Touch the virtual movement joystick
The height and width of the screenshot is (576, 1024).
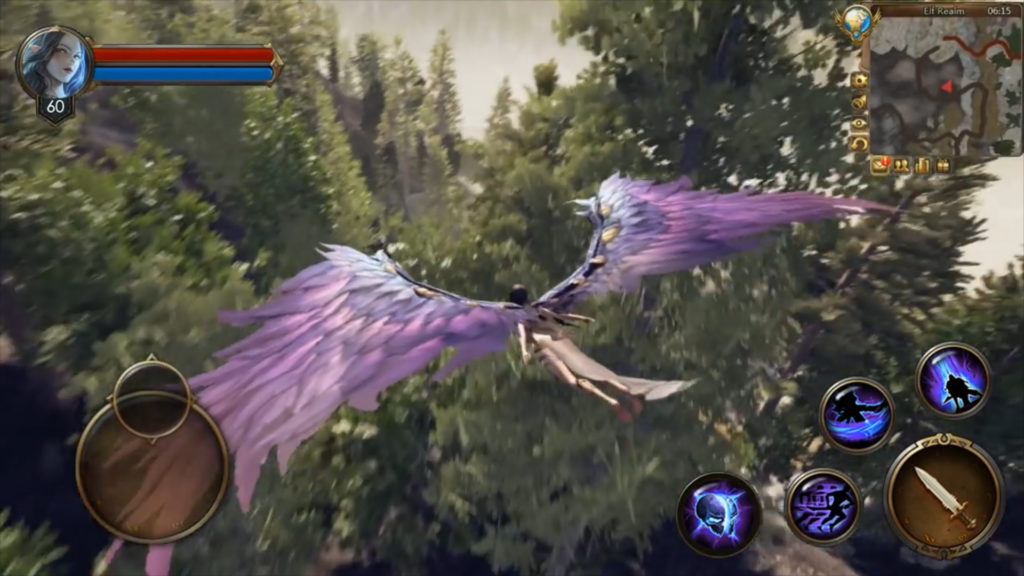tap(152, 470)
